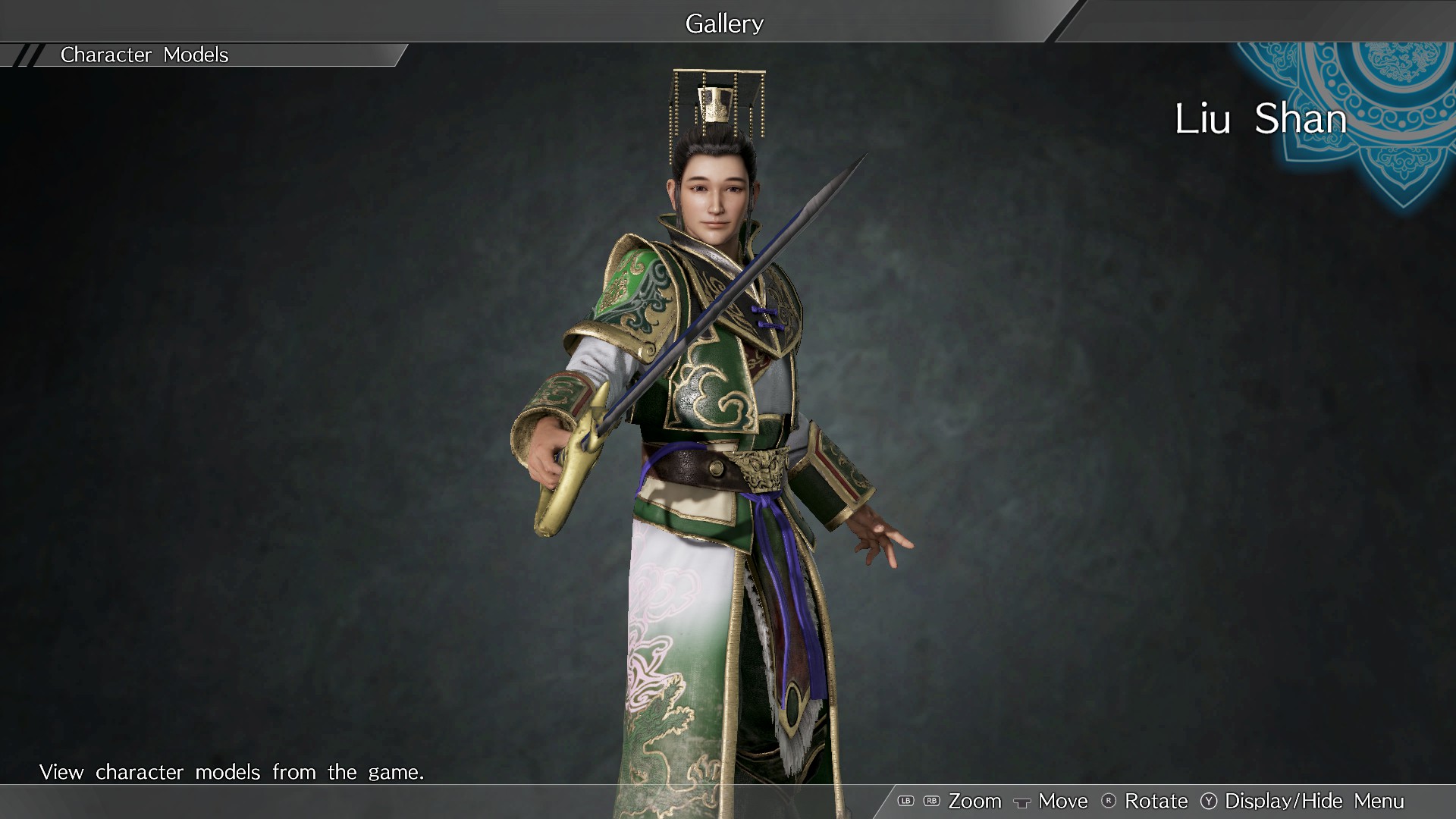
Task: Click the gradient slash stripe near Character Models
Action: (x=27, y=55)
